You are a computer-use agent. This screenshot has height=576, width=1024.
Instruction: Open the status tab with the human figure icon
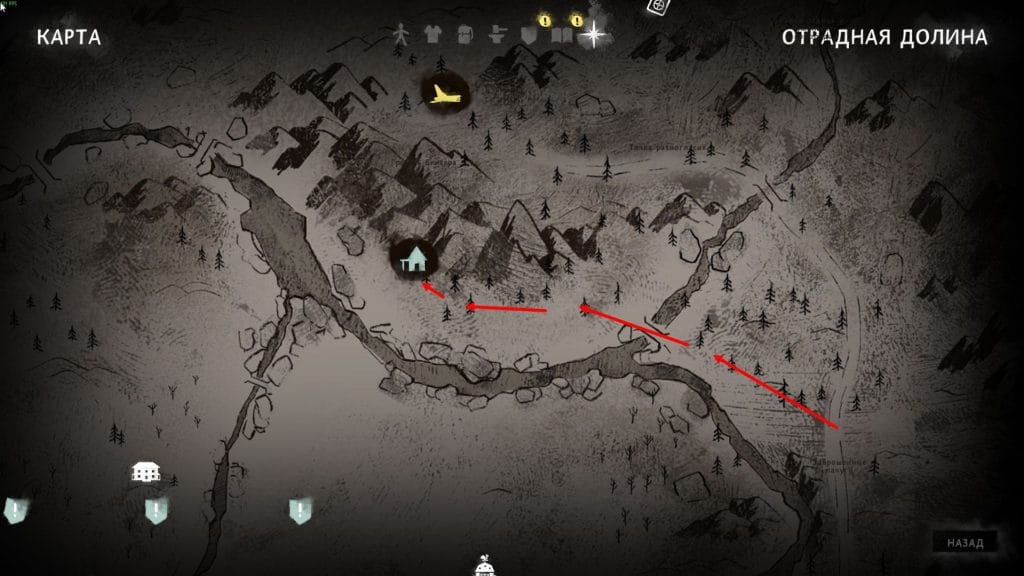tap(402, 34)
